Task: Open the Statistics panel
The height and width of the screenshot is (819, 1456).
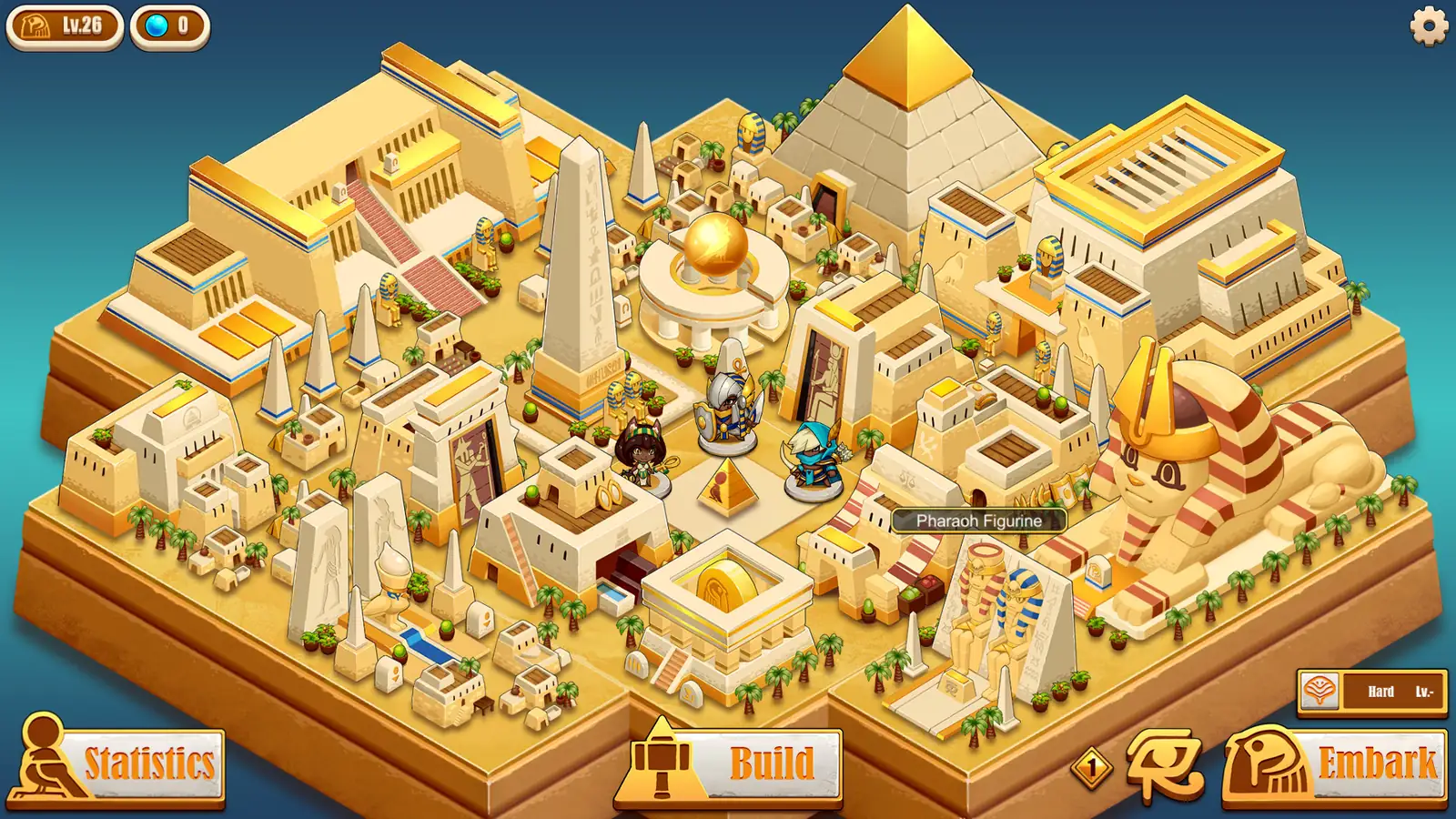Action: point(148,763)
